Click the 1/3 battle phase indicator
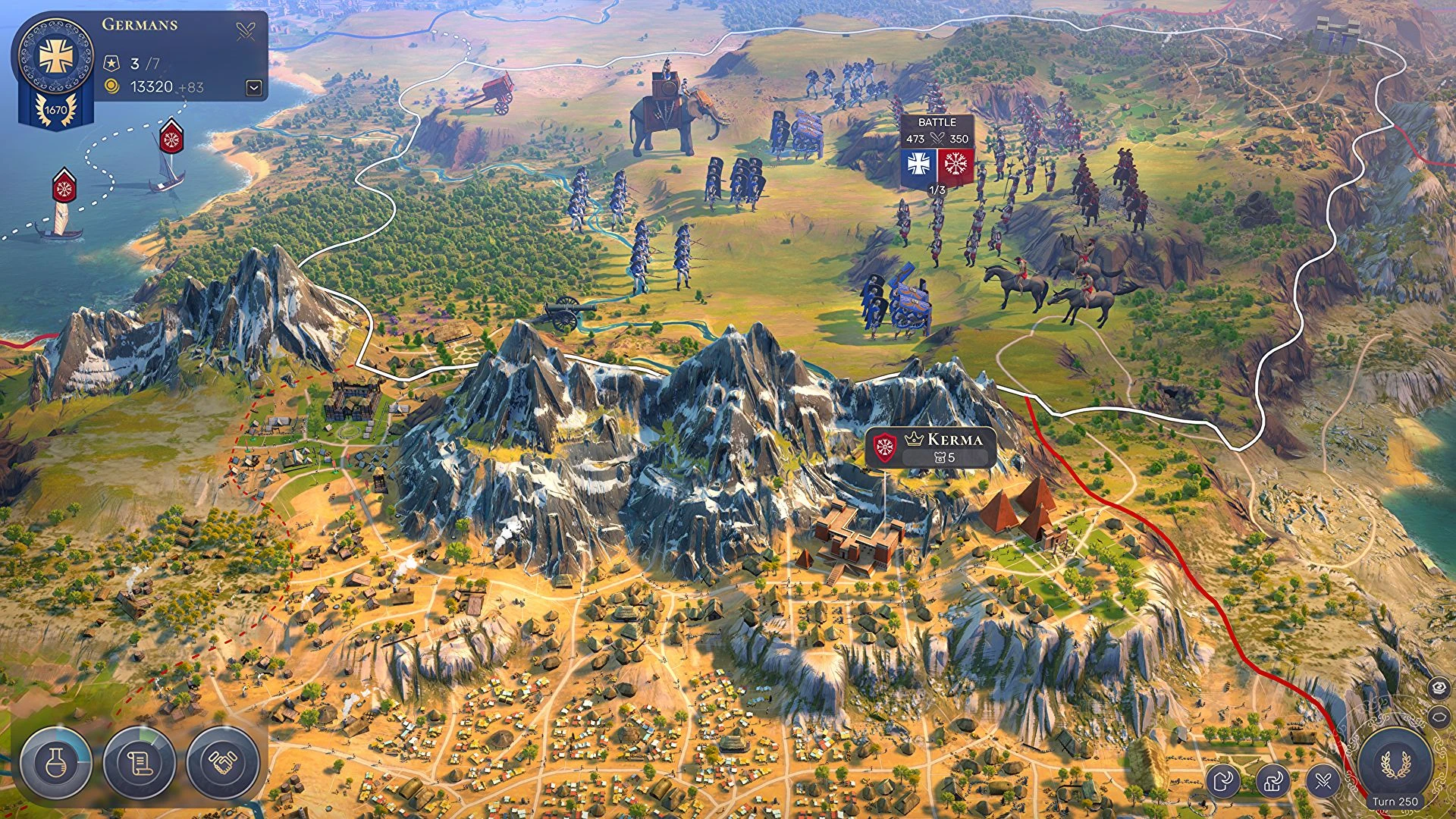The height and width of the screenshot is (819, 1456). click(937, 190)
